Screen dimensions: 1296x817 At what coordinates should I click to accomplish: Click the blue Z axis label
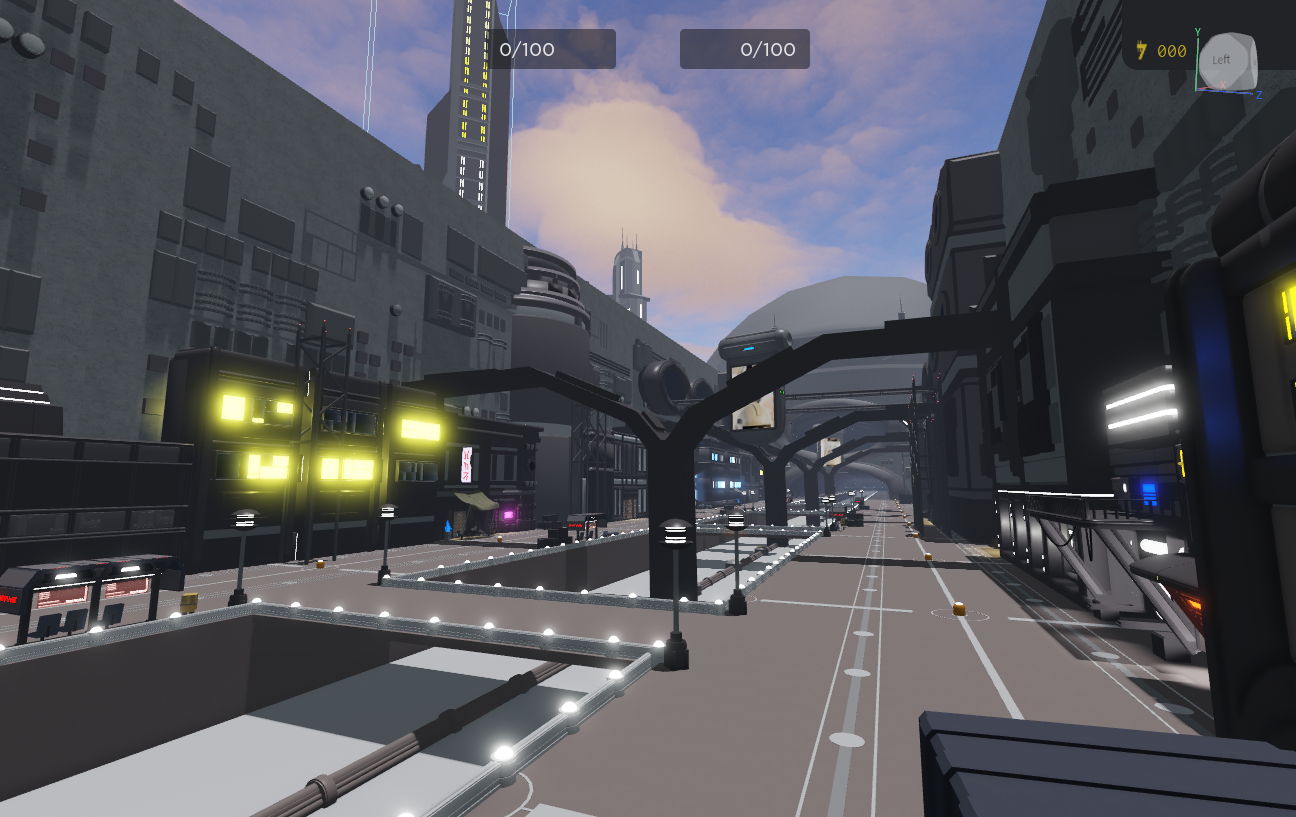tap(1259, 95)
